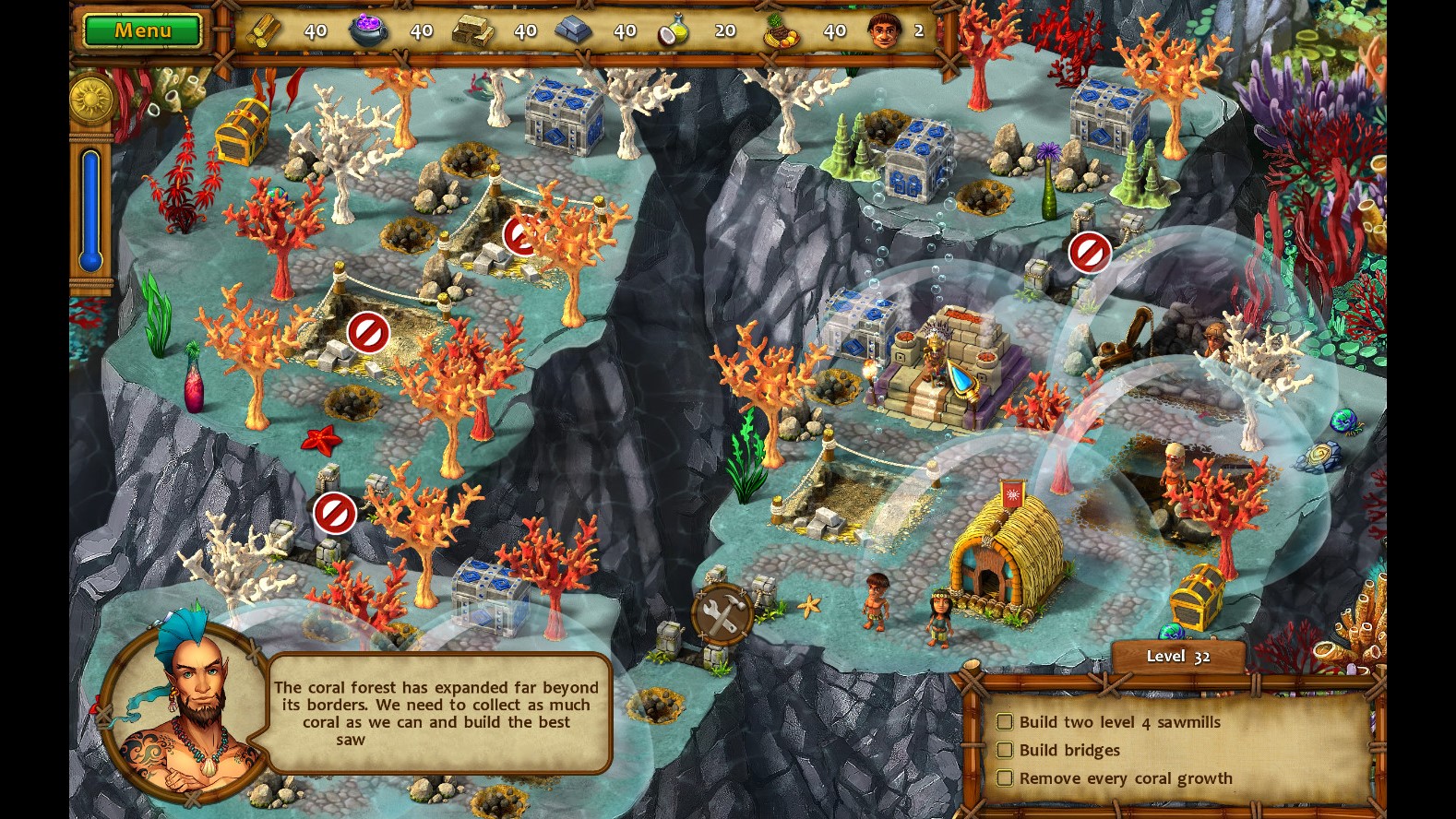
Task: Check the Build bridges objective
Action: point(1005,750)
